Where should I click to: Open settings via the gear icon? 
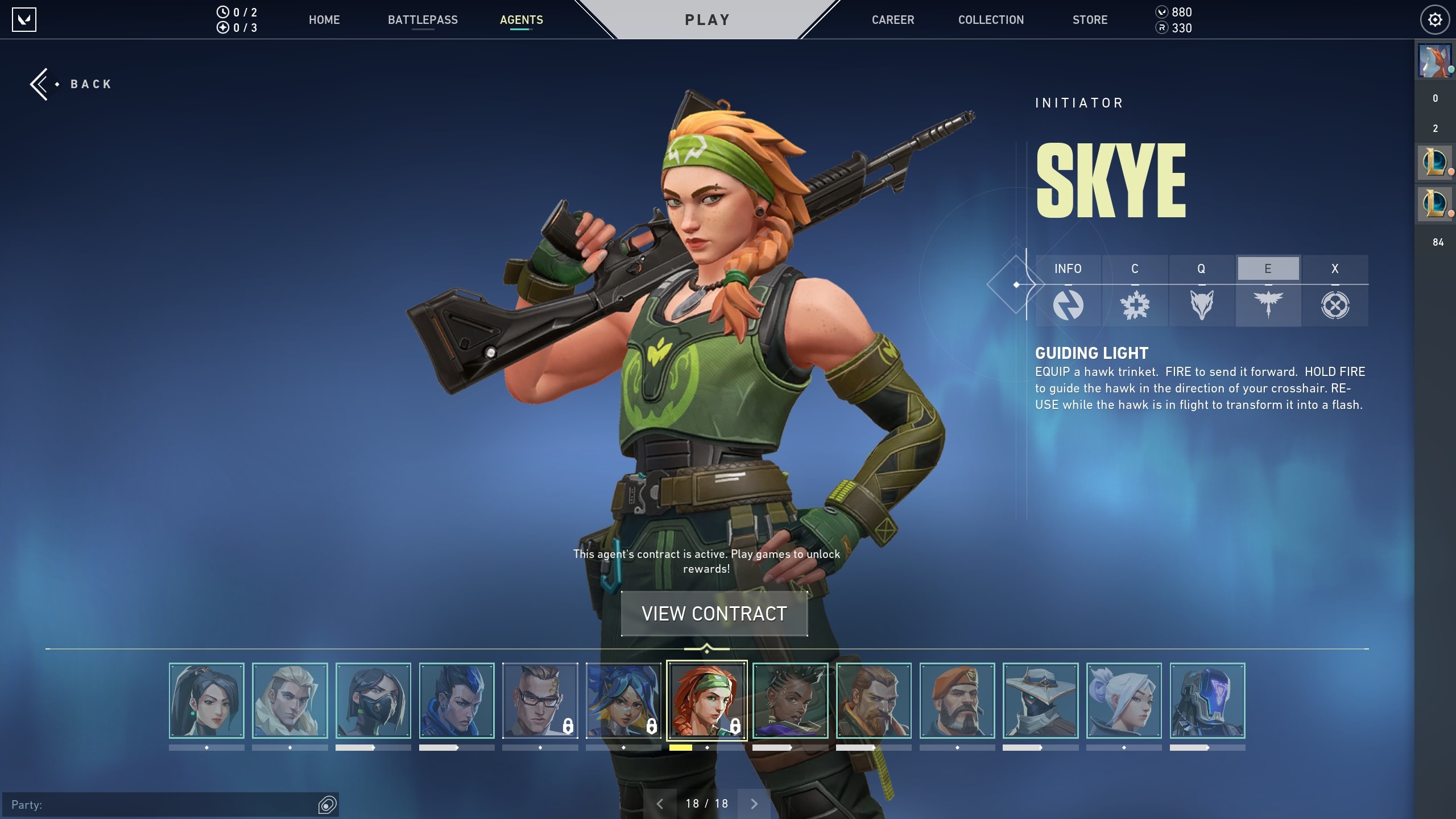pos(1435,20)
